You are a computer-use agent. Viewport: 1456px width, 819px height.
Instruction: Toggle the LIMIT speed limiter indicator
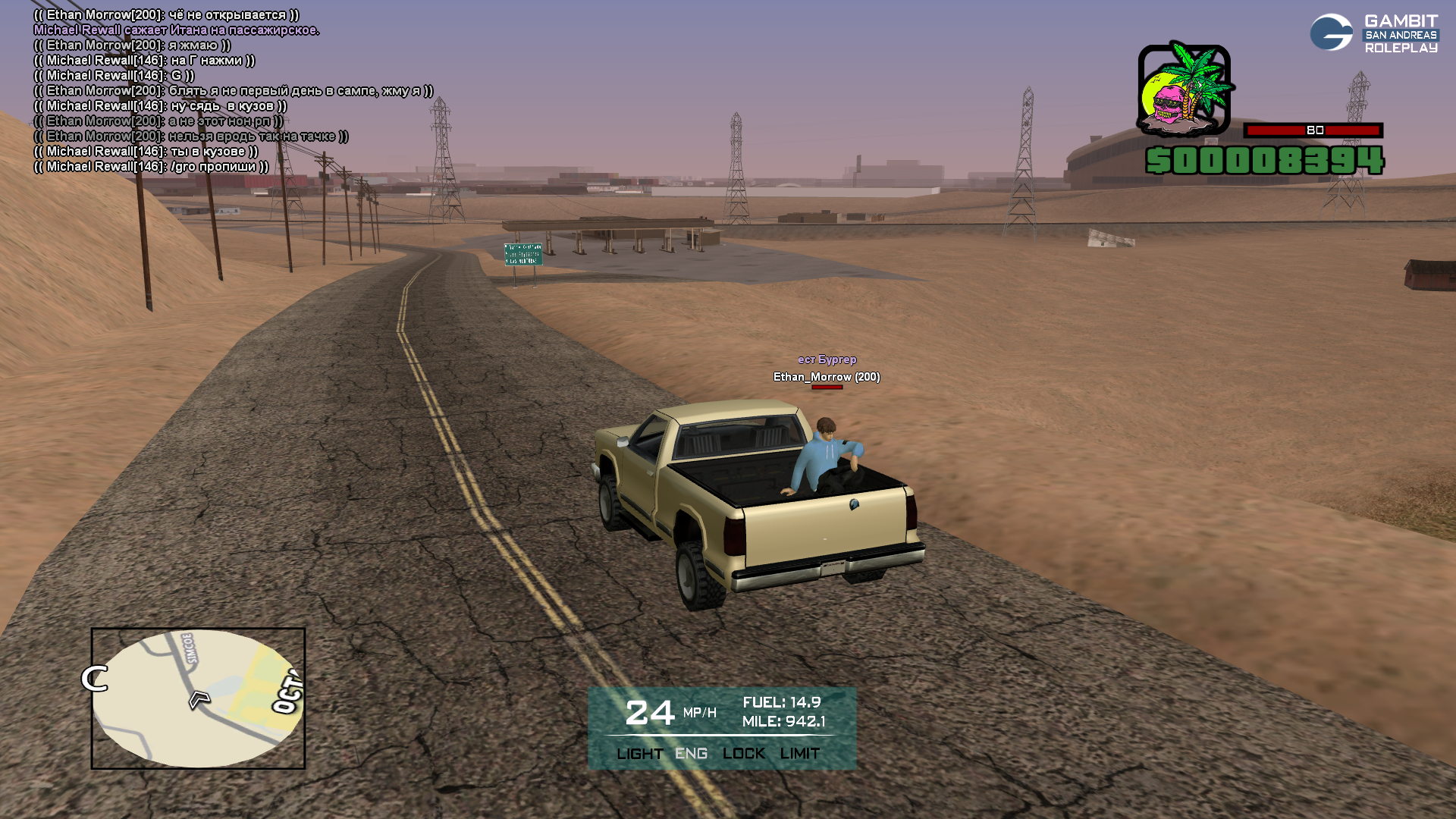tap(799, 754)
